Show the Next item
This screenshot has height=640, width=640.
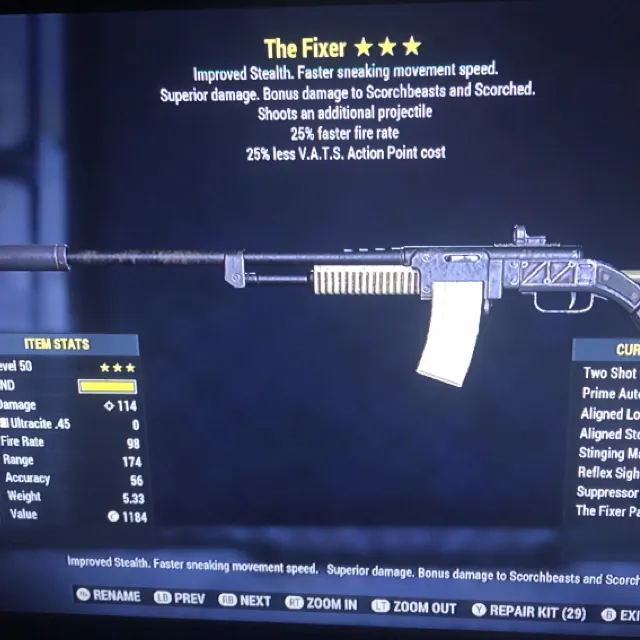tap(246, 601)
